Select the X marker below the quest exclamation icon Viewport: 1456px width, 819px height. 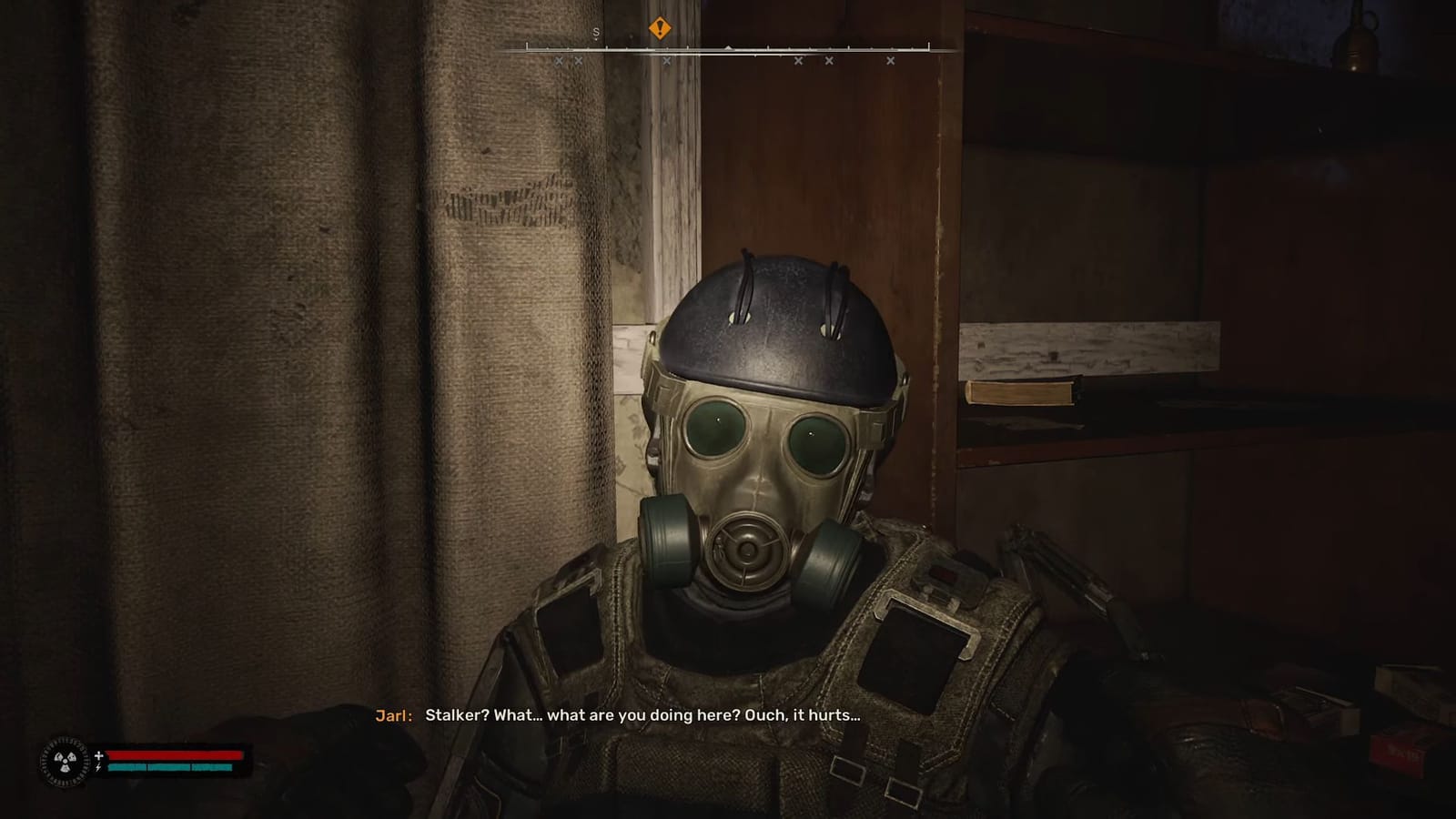[x=667, y=61]
